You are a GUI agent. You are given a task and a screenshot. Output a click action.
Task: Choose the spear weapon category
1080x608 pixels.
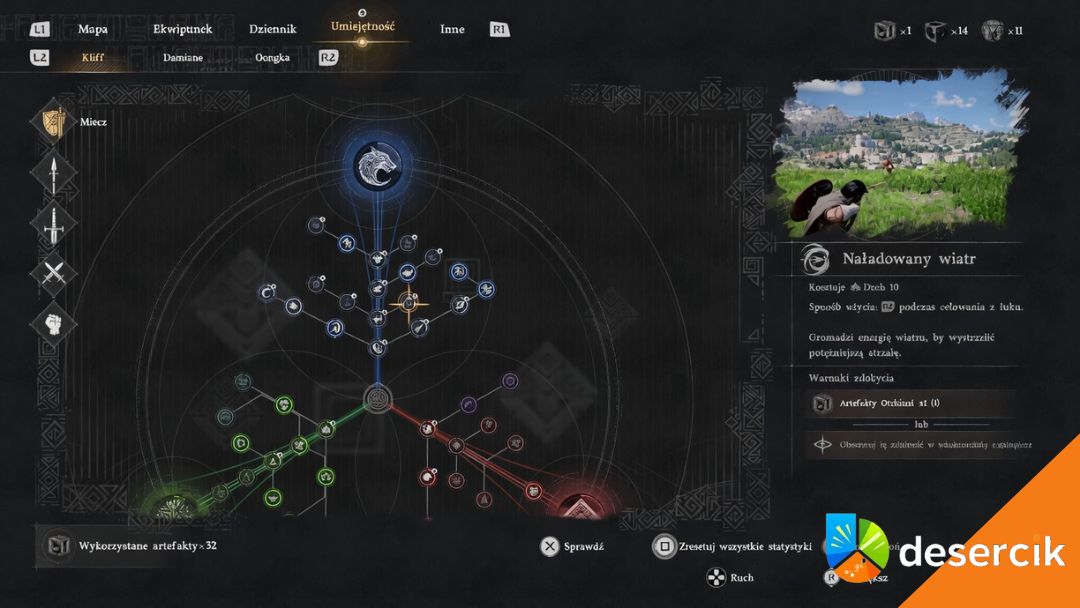[53, 172]
